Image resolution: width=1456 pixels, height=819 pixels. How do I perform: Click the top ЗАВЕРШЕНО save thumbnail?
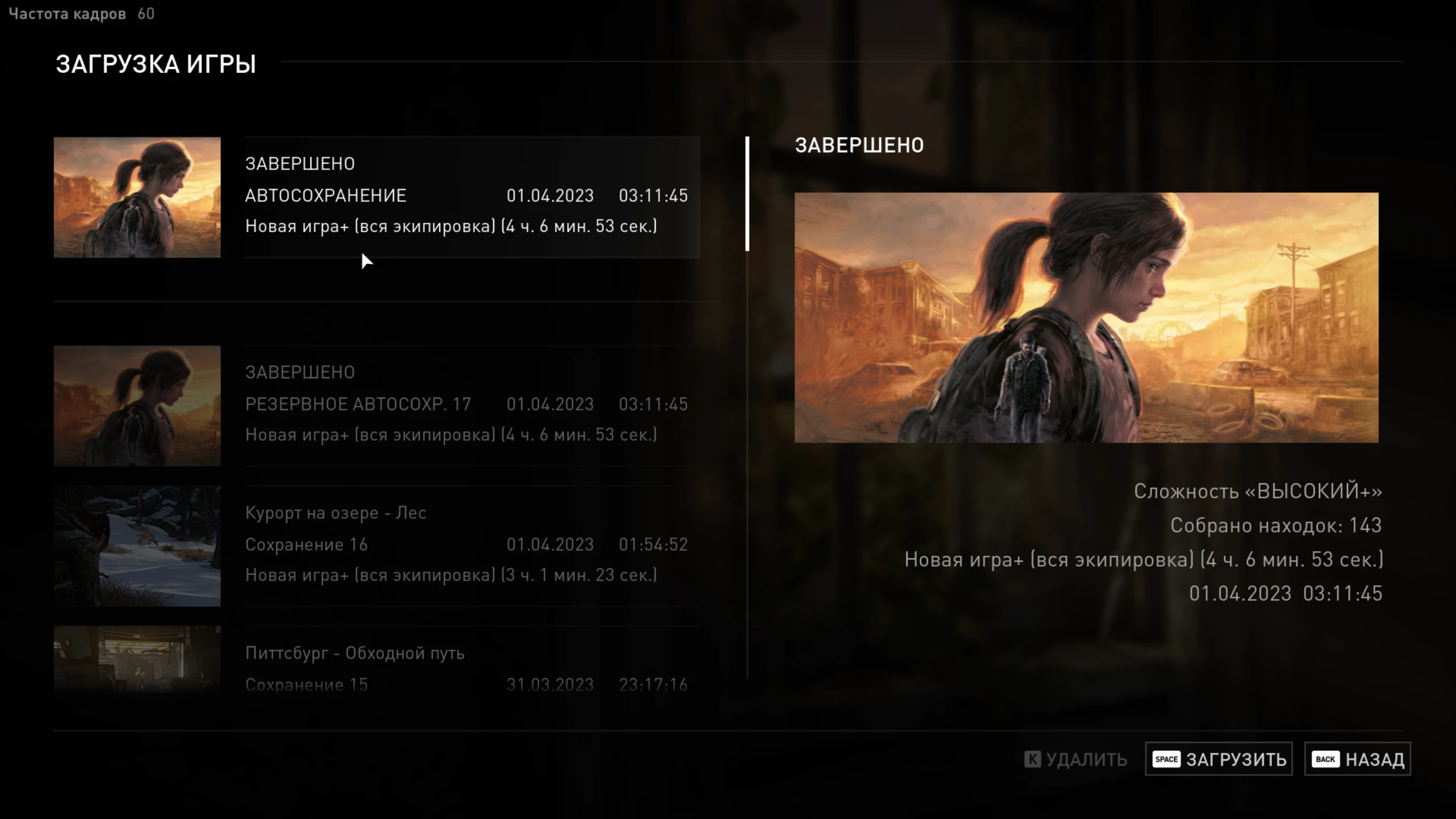click(136, 197)
